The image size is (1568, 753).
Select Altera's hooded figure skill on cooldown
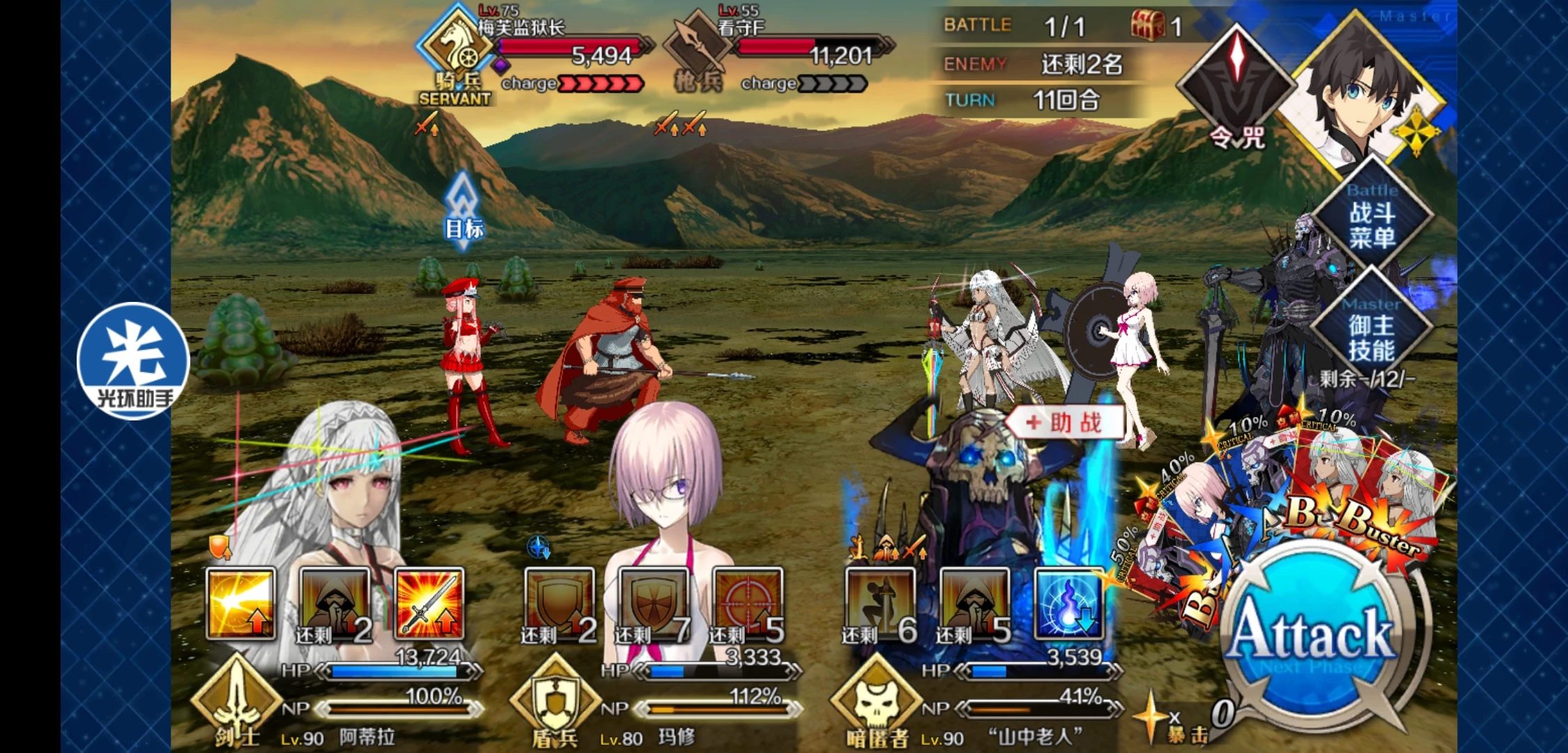pyautogui.click(x=335, y=603)
